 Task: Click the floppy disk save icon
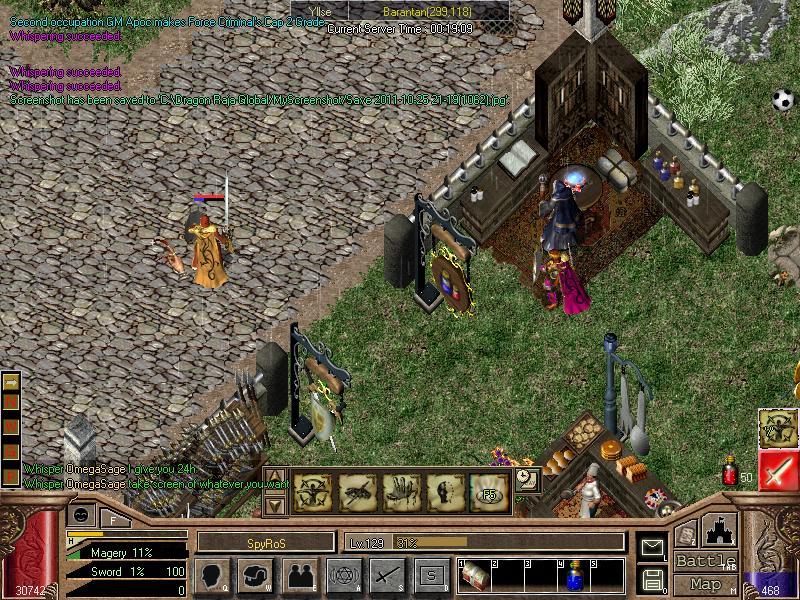(x=653, y=579)
